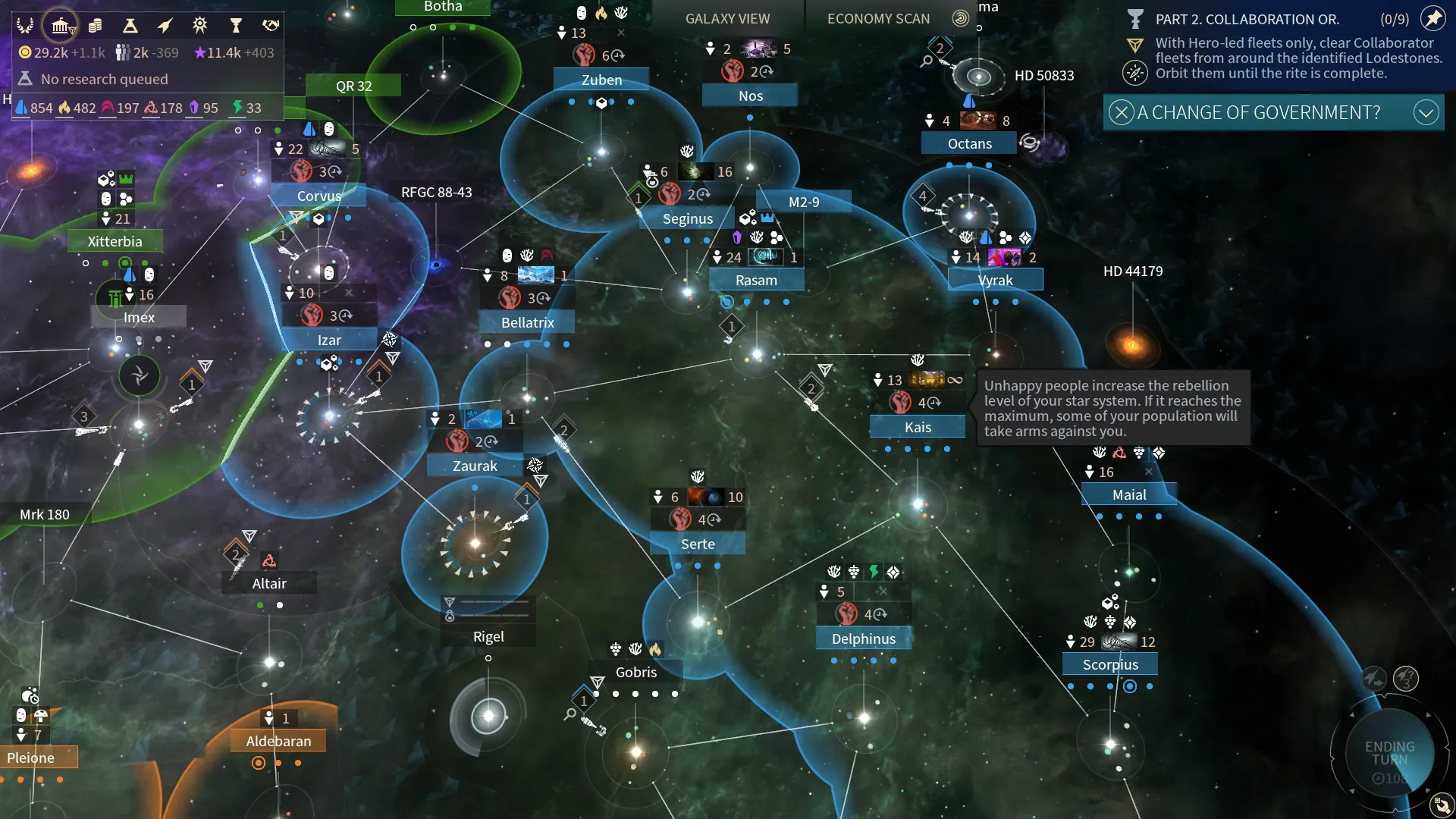The width and height of the screenshot is (1456, 819).
Task: Open the Hero screen with the medal icon
Action: pyautogui.click(x=200, y=26)
